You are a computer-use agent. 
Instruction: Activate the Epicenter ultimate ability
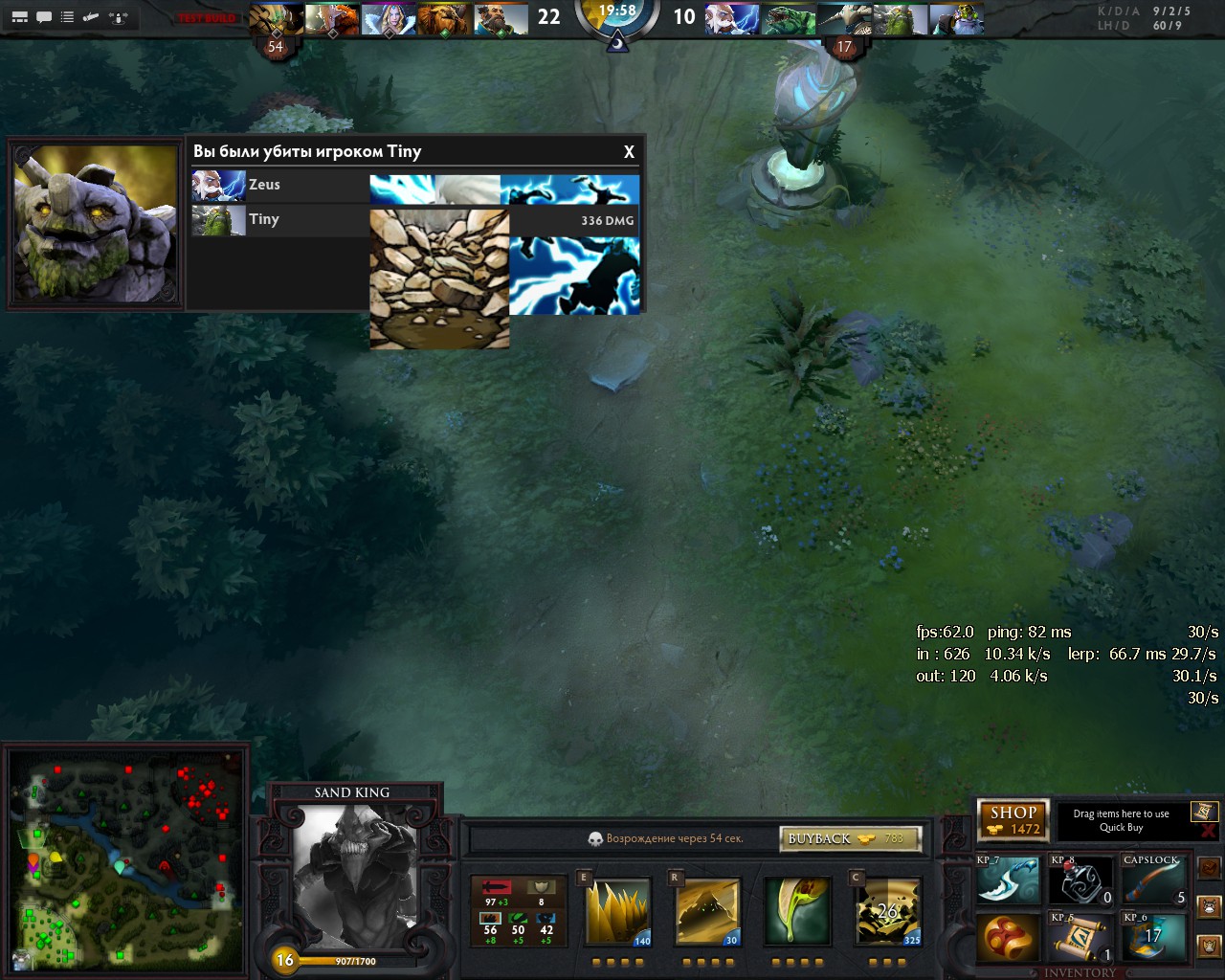pyautogui.click(x=887, y=912)
